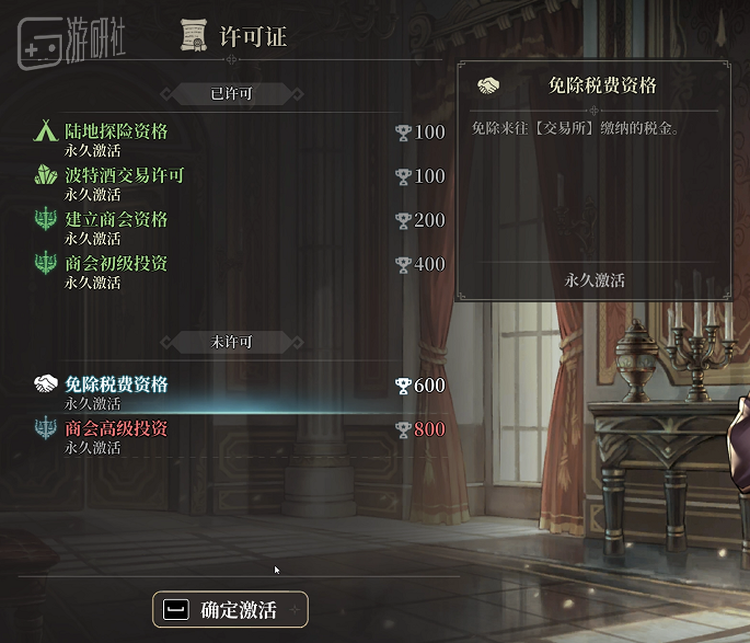Select the 商会高级投资 license

[117, 429]
